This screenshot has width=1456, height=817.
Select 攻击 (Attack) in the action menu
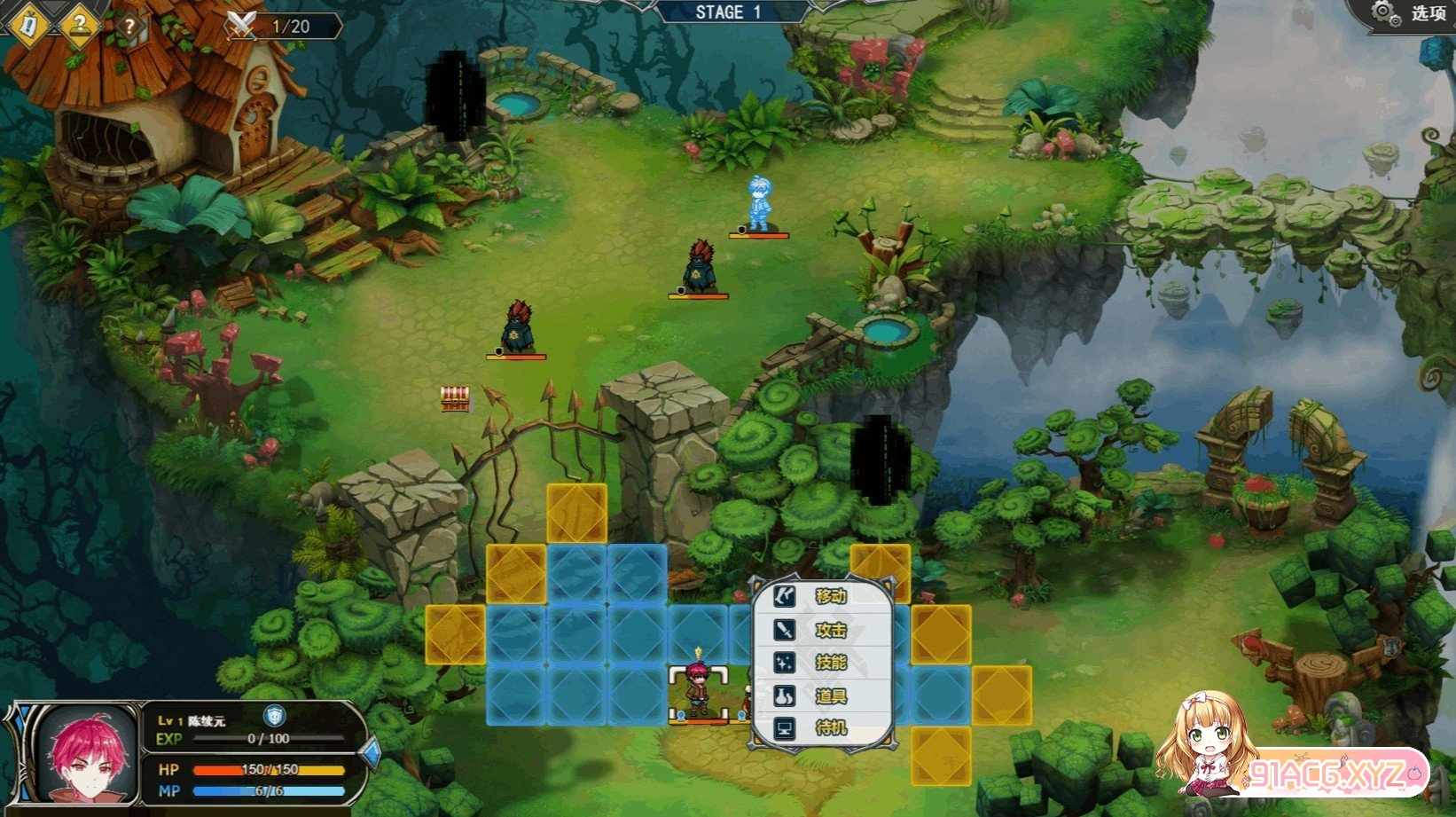[x=822, y=630]
